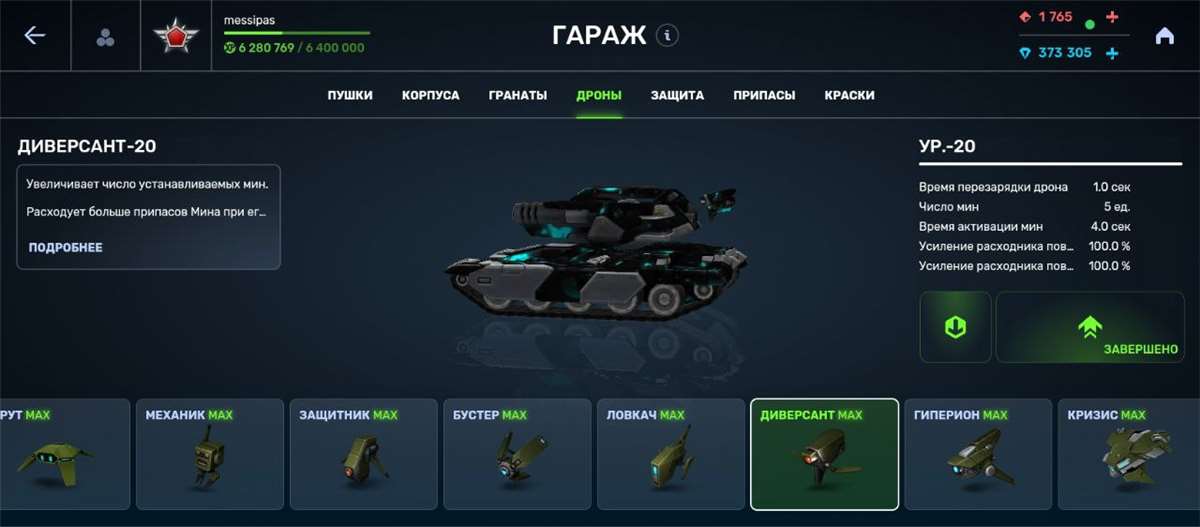
Task: Select the Защита tab
Action: point(677,96)
